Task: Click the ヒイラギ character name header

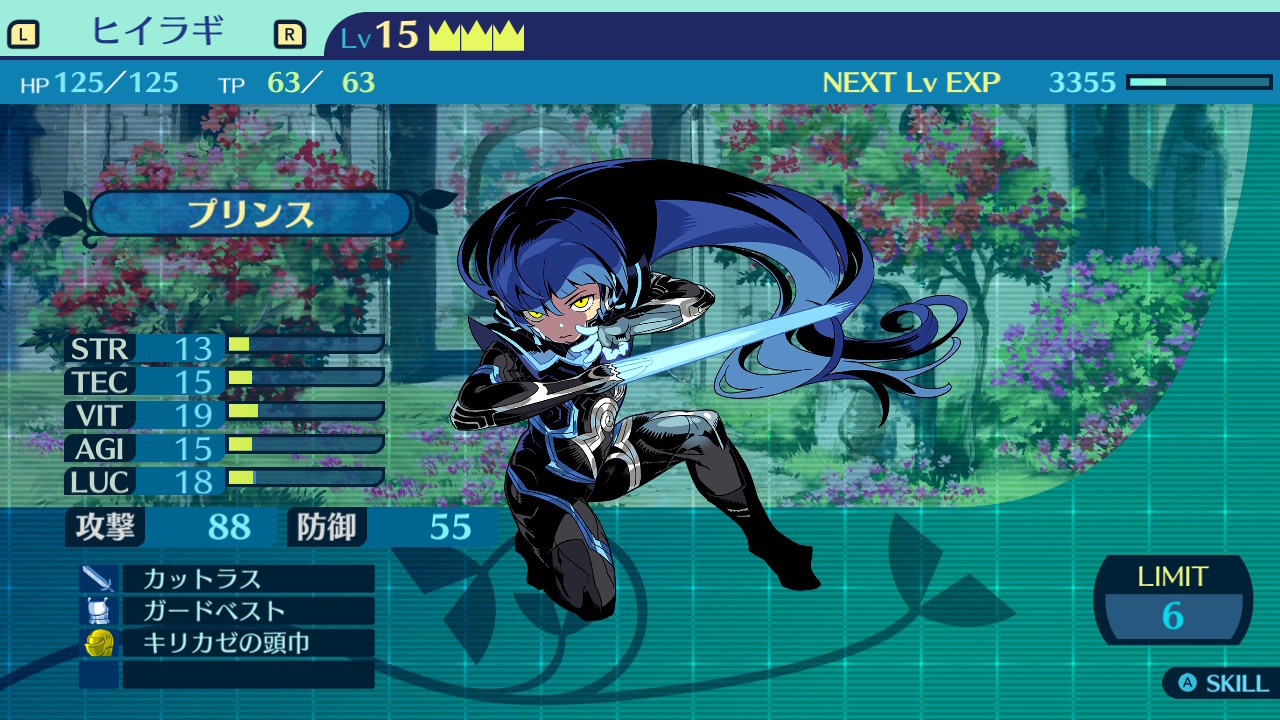Action: (157, 33)
